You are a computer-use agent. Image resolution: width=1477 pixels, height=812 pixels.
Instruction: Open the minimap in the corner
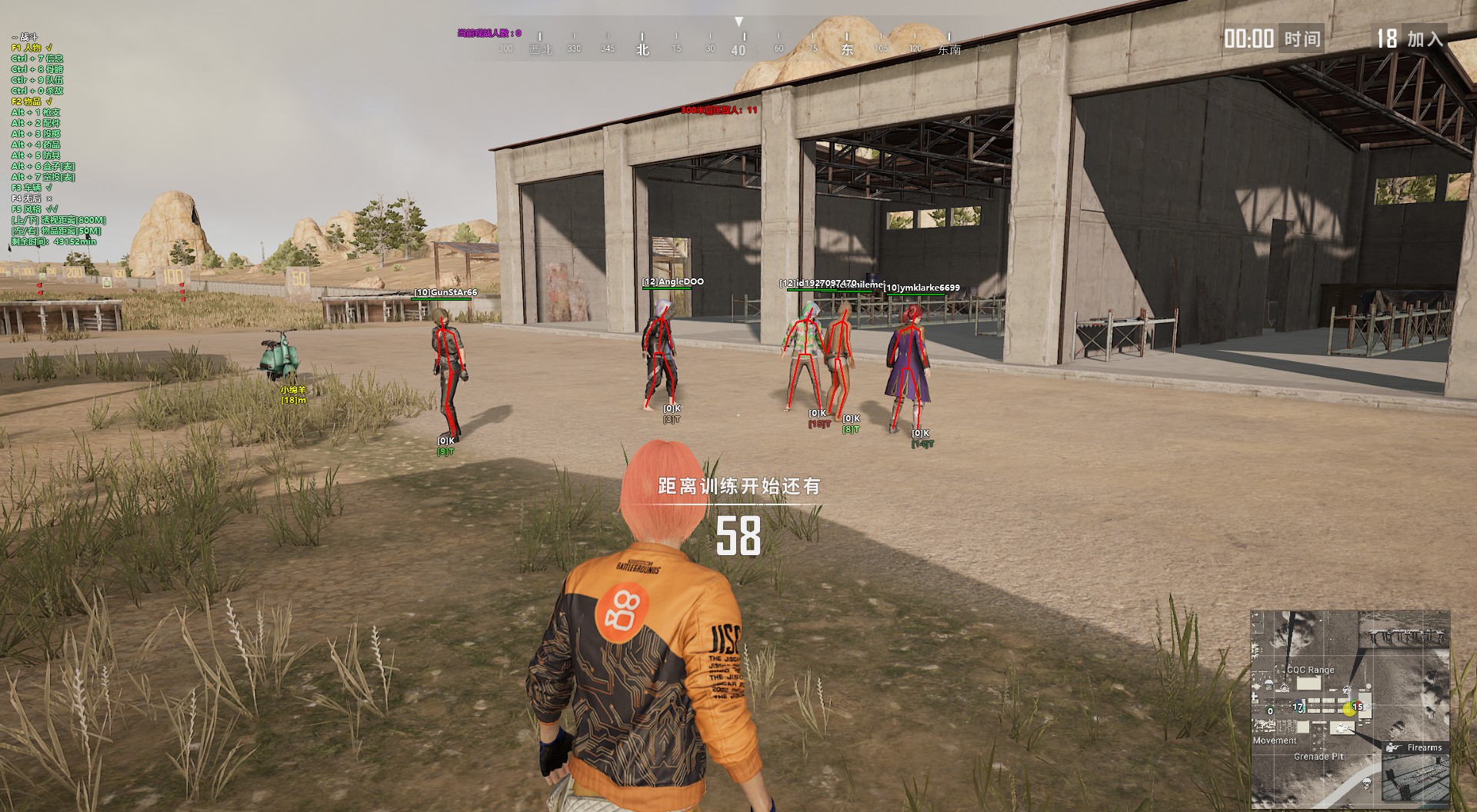[1350, 707]
